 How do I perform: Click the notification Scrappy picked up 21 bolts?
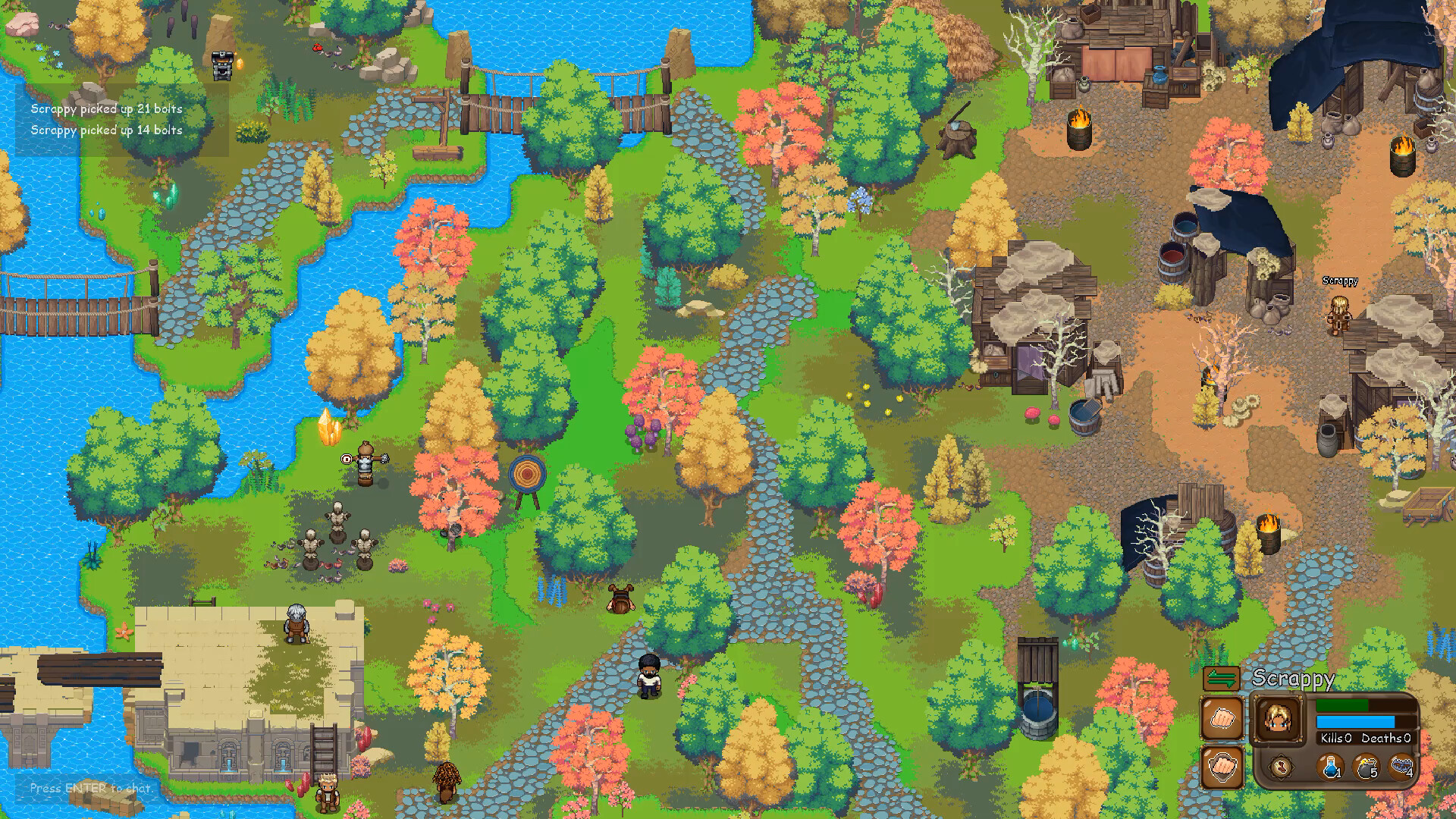pos(105,109)
